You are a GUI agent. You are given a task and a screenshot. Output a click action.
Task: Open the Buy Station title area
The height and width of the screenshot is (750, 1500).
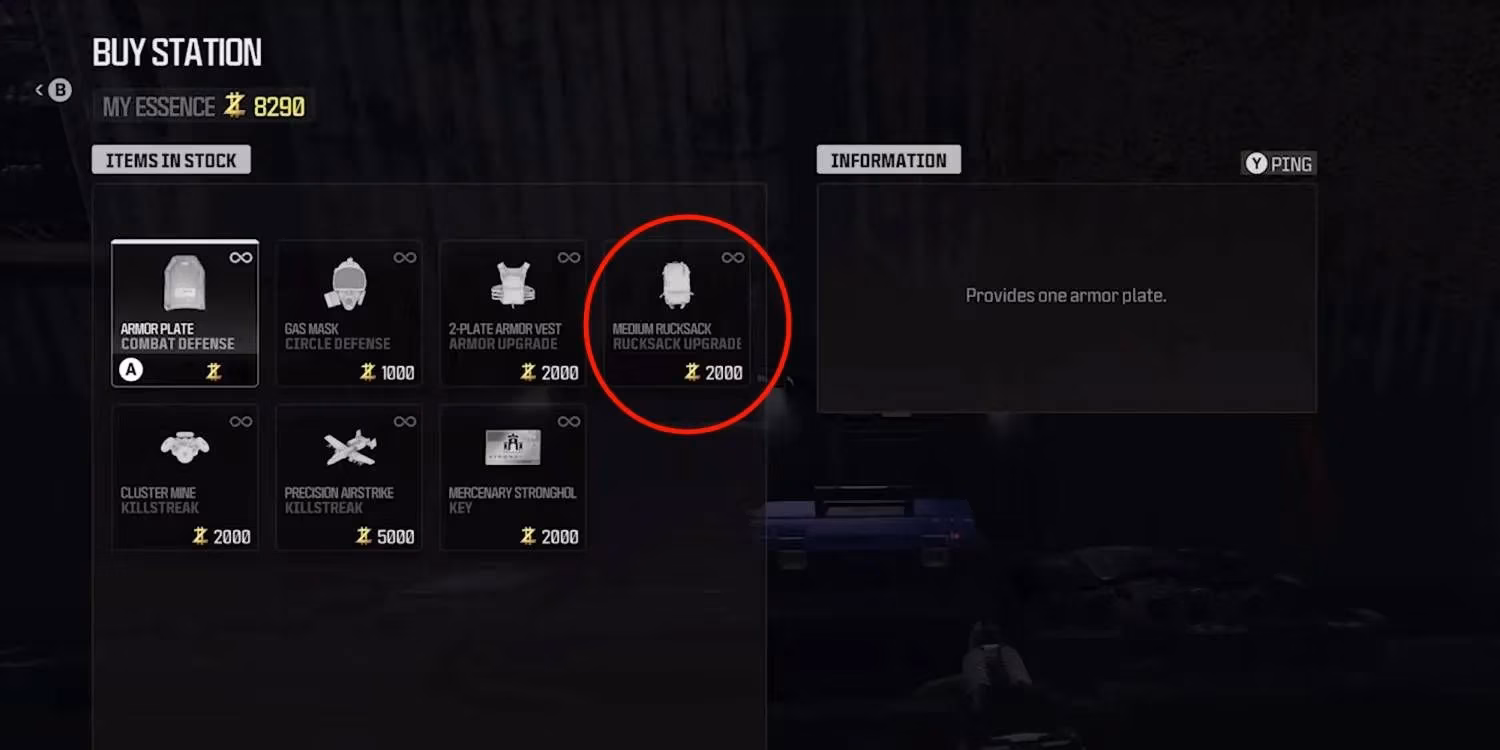(177, 52)
